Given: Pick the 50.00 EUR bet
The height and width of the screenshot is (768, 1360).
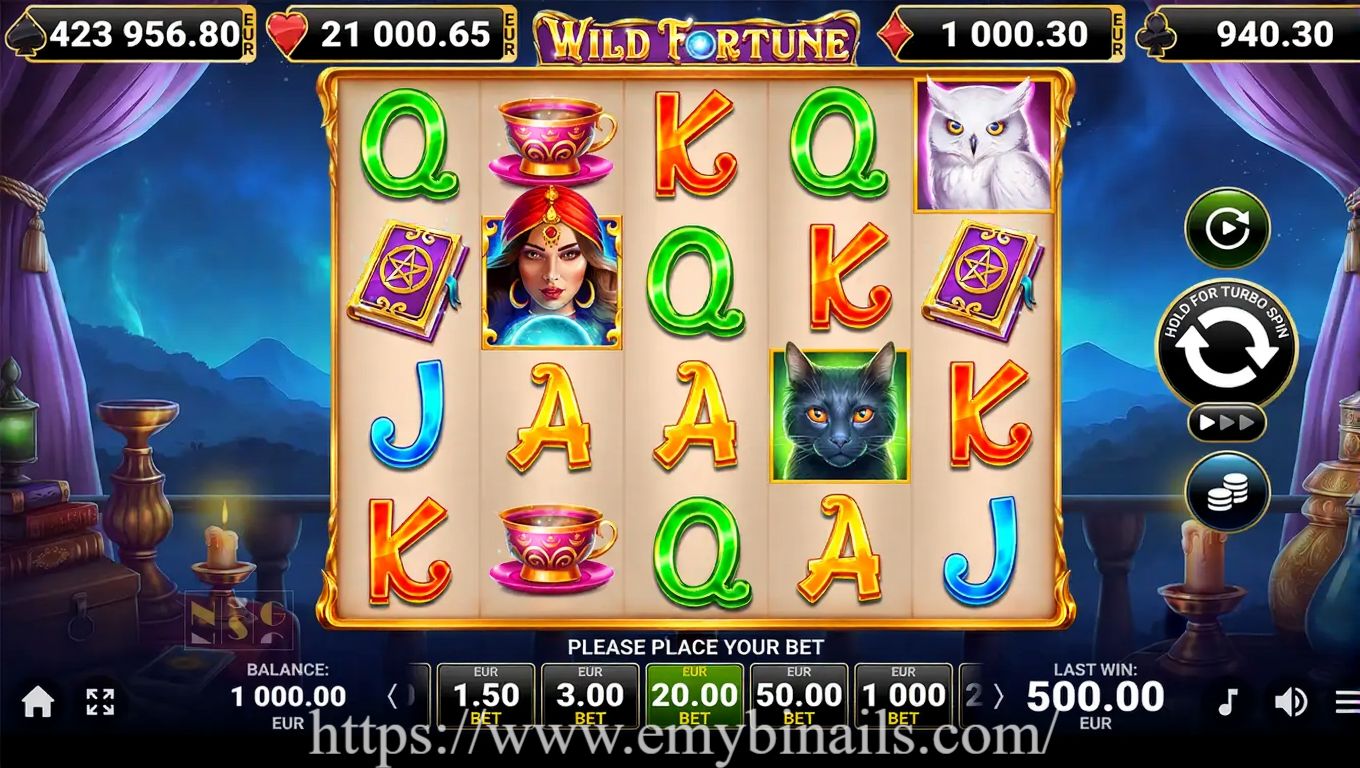Looking at the screenshot, I should (x=798, y=695).
